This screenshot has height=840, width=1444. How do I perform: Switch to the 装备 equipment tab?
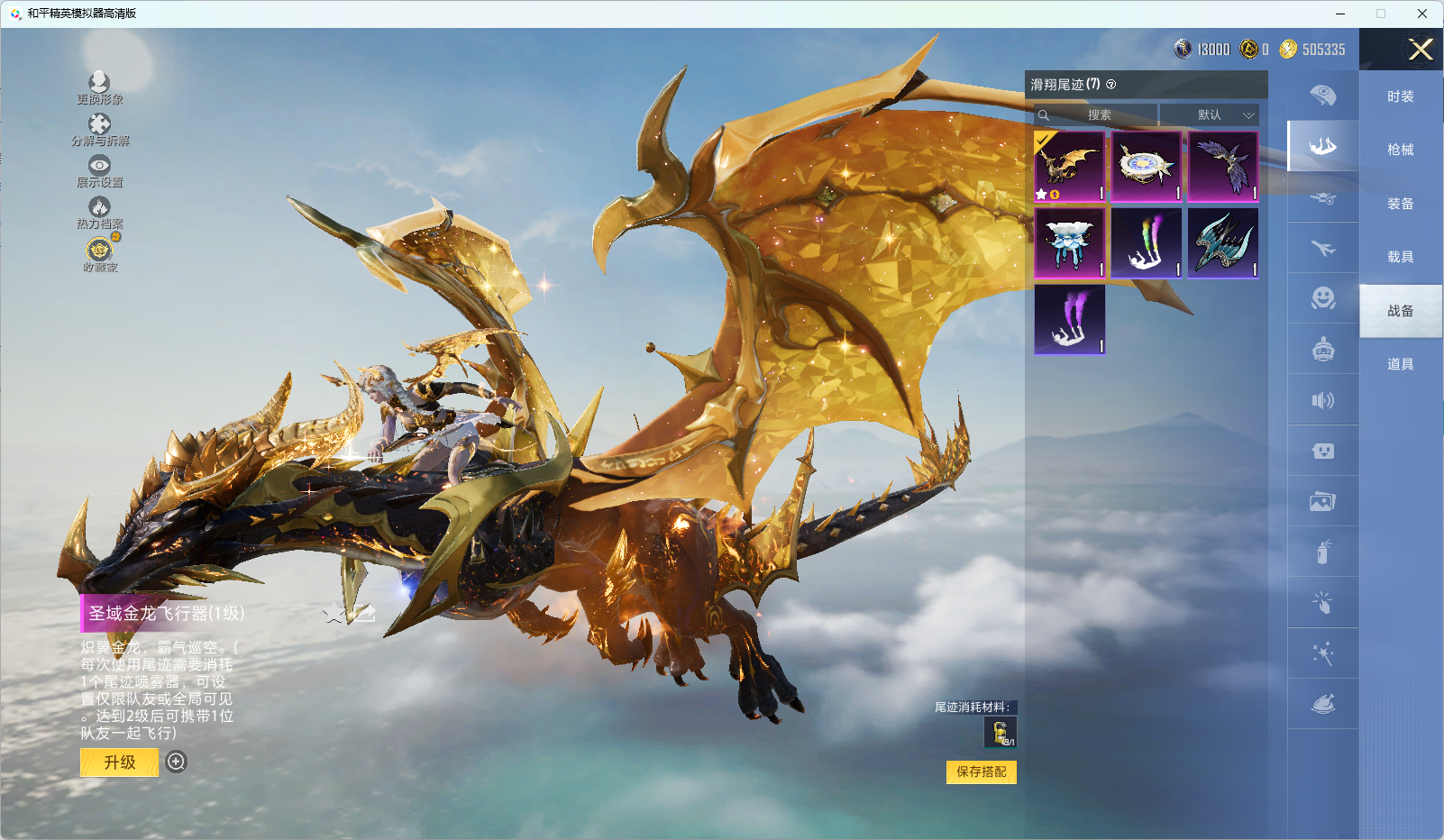(1400, 204)
